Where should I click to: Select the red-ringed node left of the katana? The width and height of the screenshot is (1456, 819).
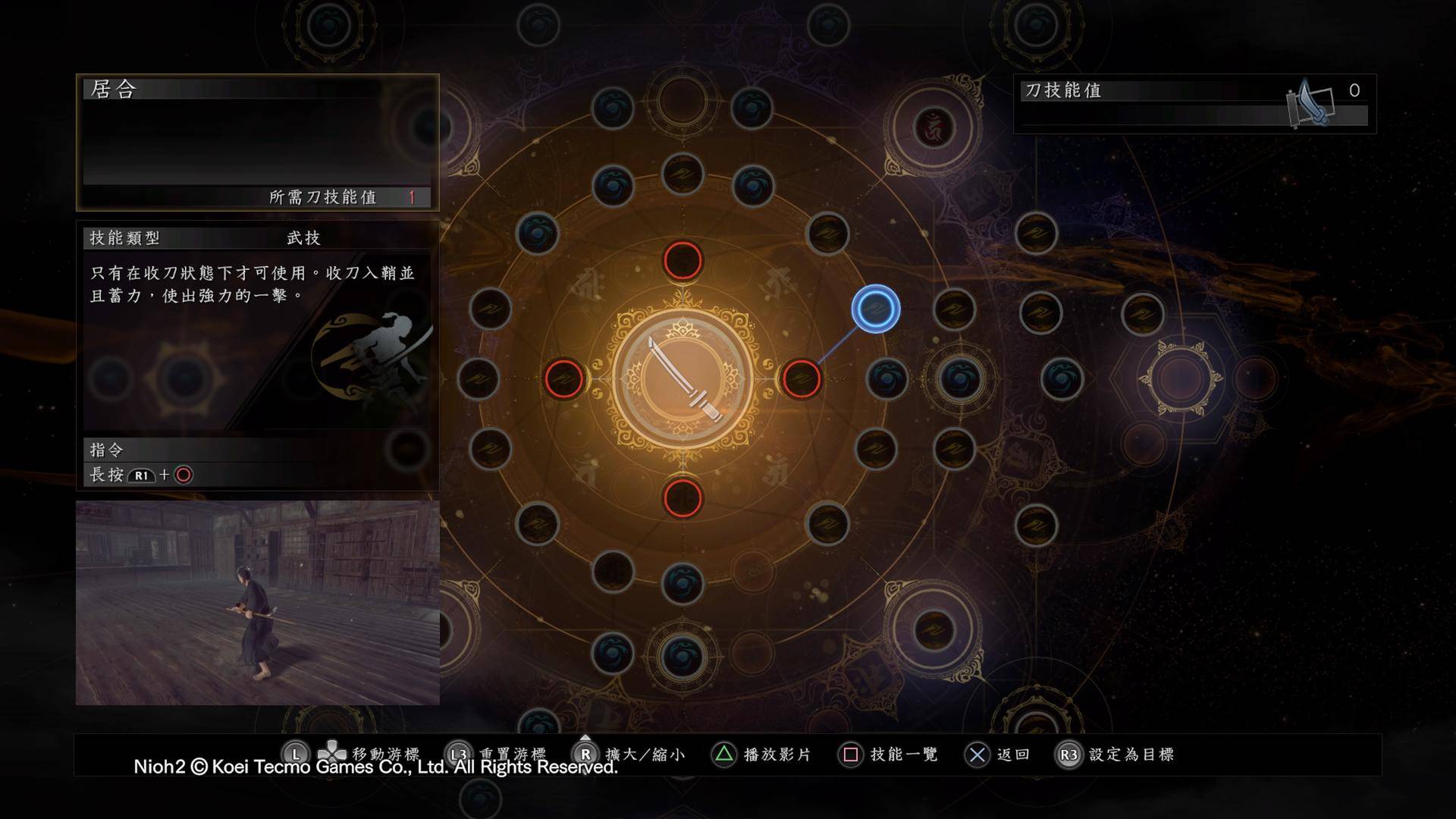click(564, 381)
